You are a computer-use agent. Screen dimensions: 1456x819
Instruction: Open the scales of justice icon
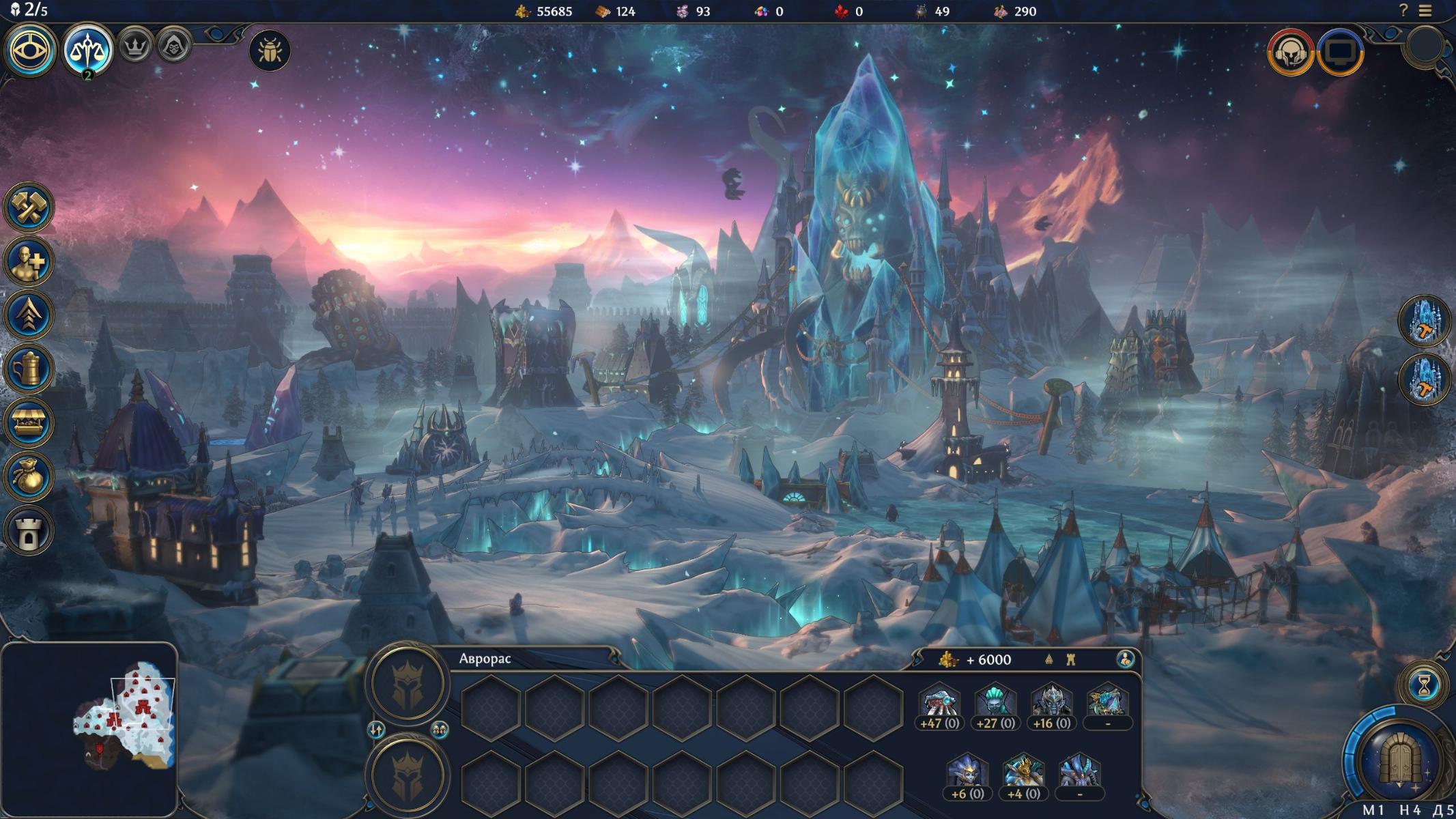87,50
